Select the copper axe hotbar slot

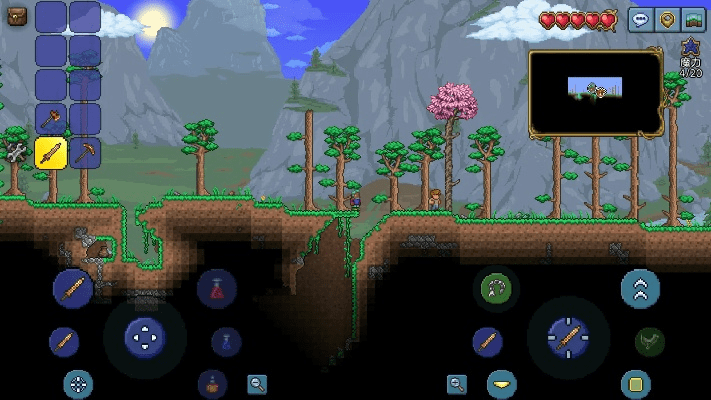click(x=51, y=119)
